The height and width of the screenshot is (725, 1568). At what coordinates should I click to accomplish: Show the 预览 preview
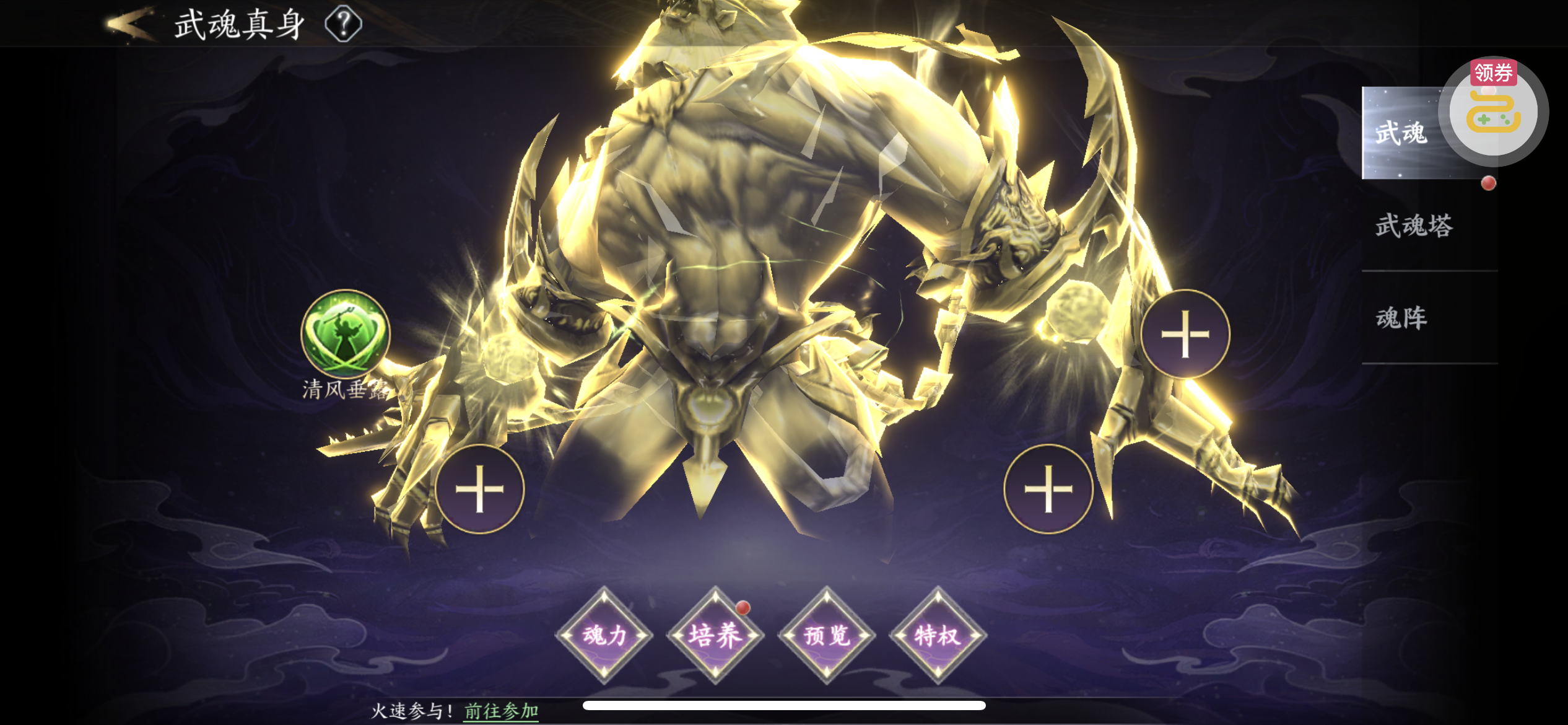pos(826,635)
